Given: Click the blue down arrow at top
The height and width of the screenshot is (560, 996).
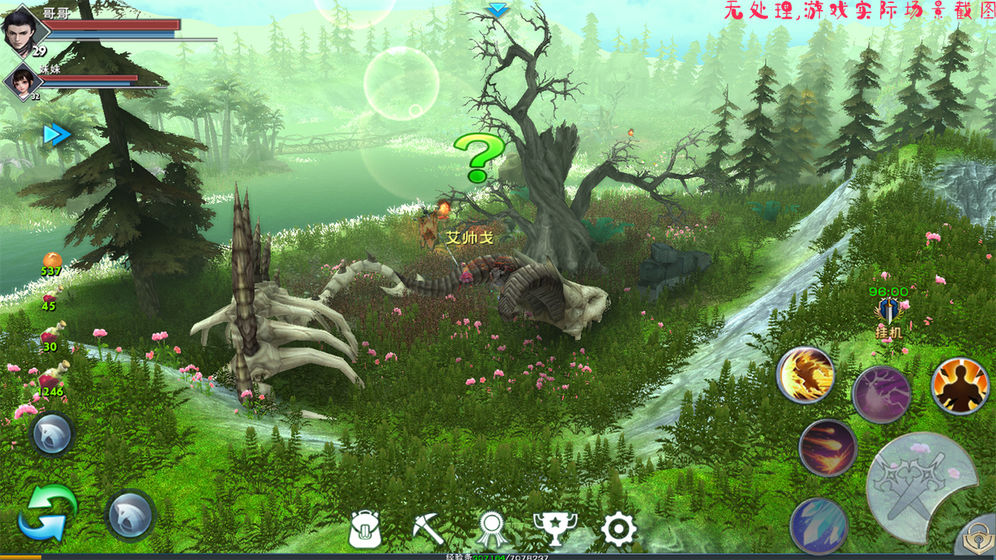Looking at the screenshot, I should 497,10.
